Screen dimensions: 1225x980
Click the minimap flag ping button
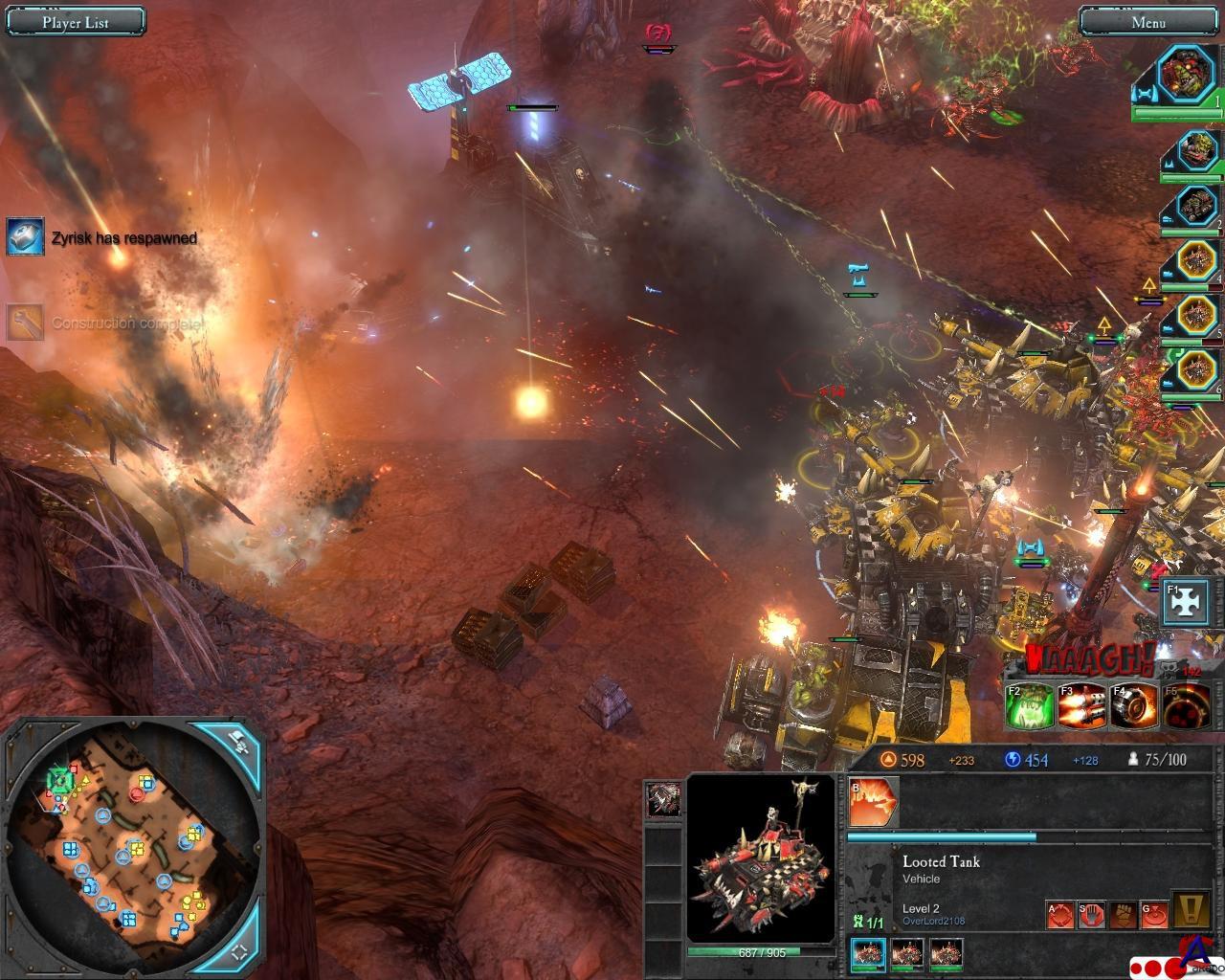(238, 740)
